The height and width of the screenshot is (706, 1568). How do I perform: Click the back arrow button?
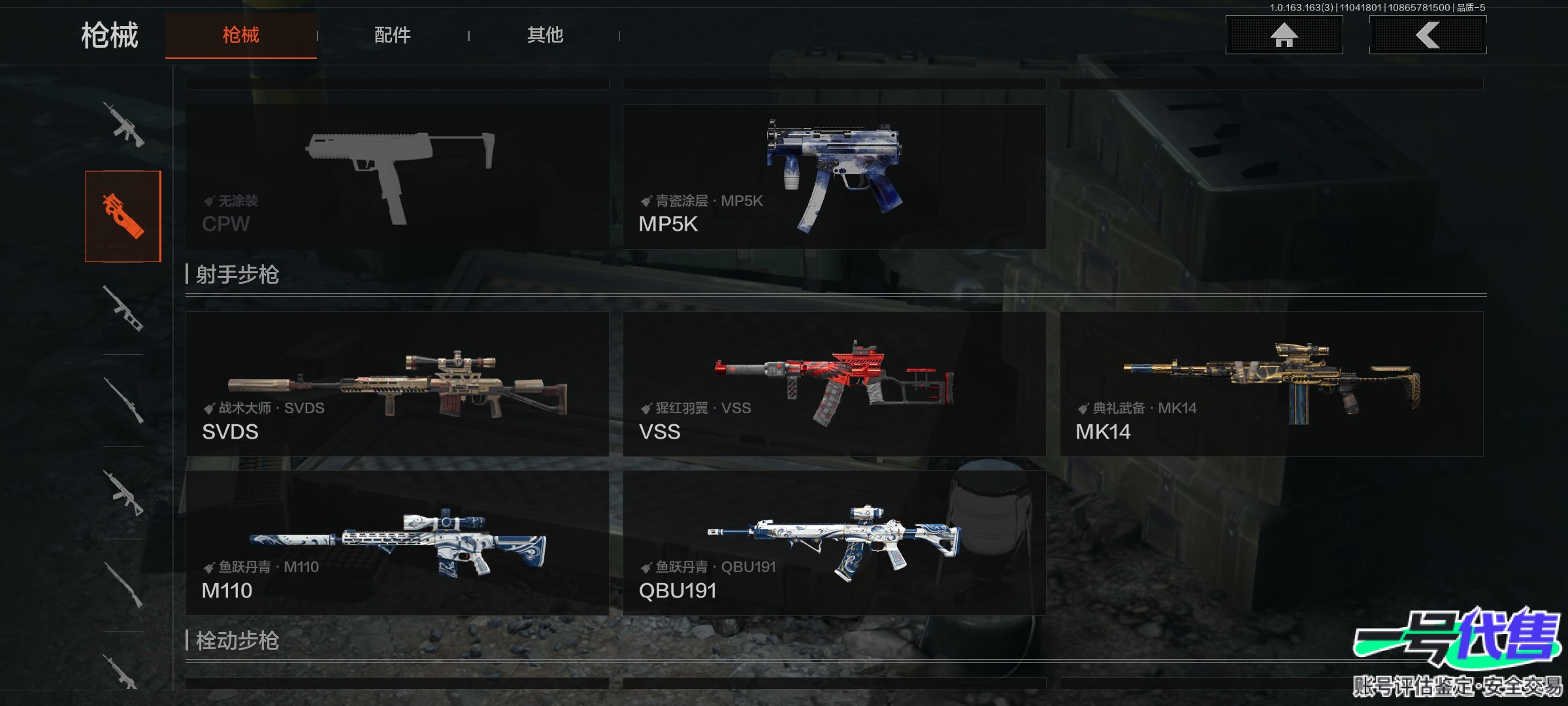click(1428, 35)
